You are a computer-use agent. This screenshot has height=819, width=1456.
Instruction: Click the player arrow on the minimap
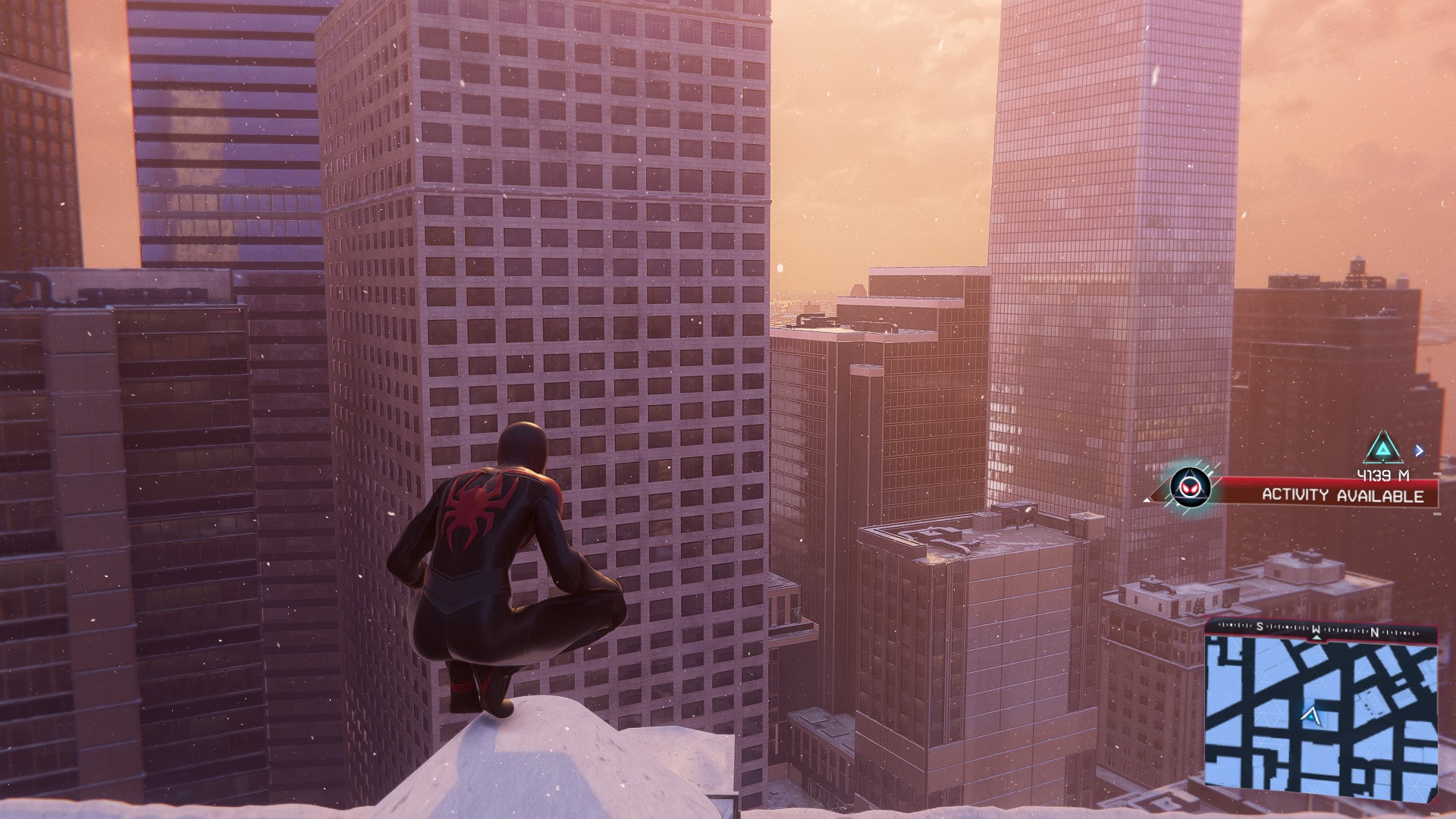tap(1310, 715)
